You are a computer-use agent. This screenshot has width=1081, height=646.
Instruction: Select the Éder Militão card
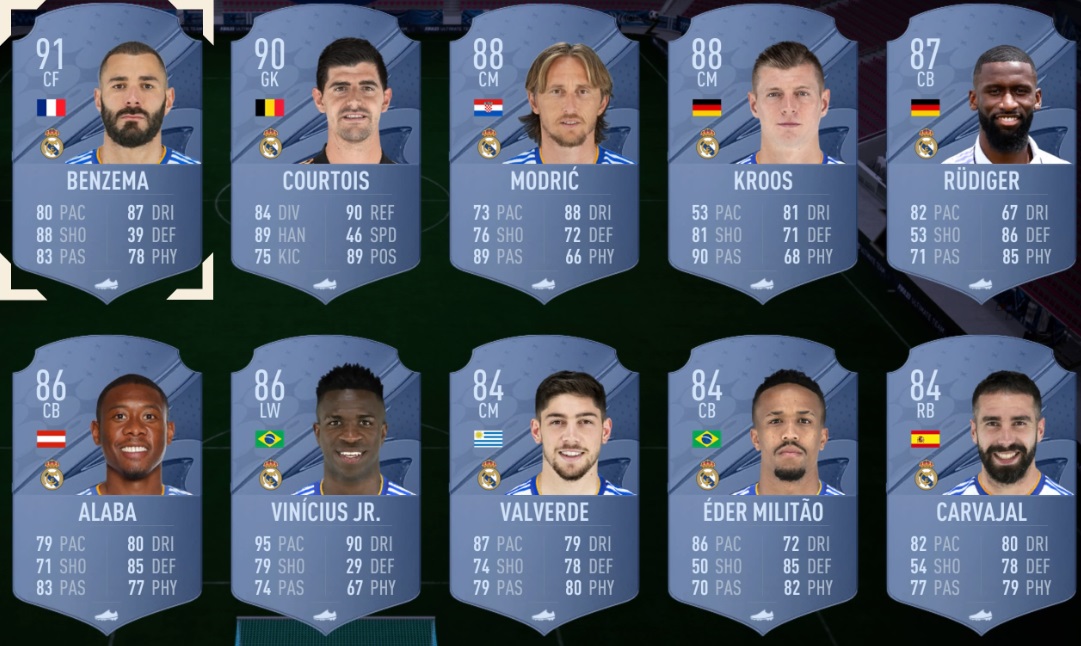point(763,480)
